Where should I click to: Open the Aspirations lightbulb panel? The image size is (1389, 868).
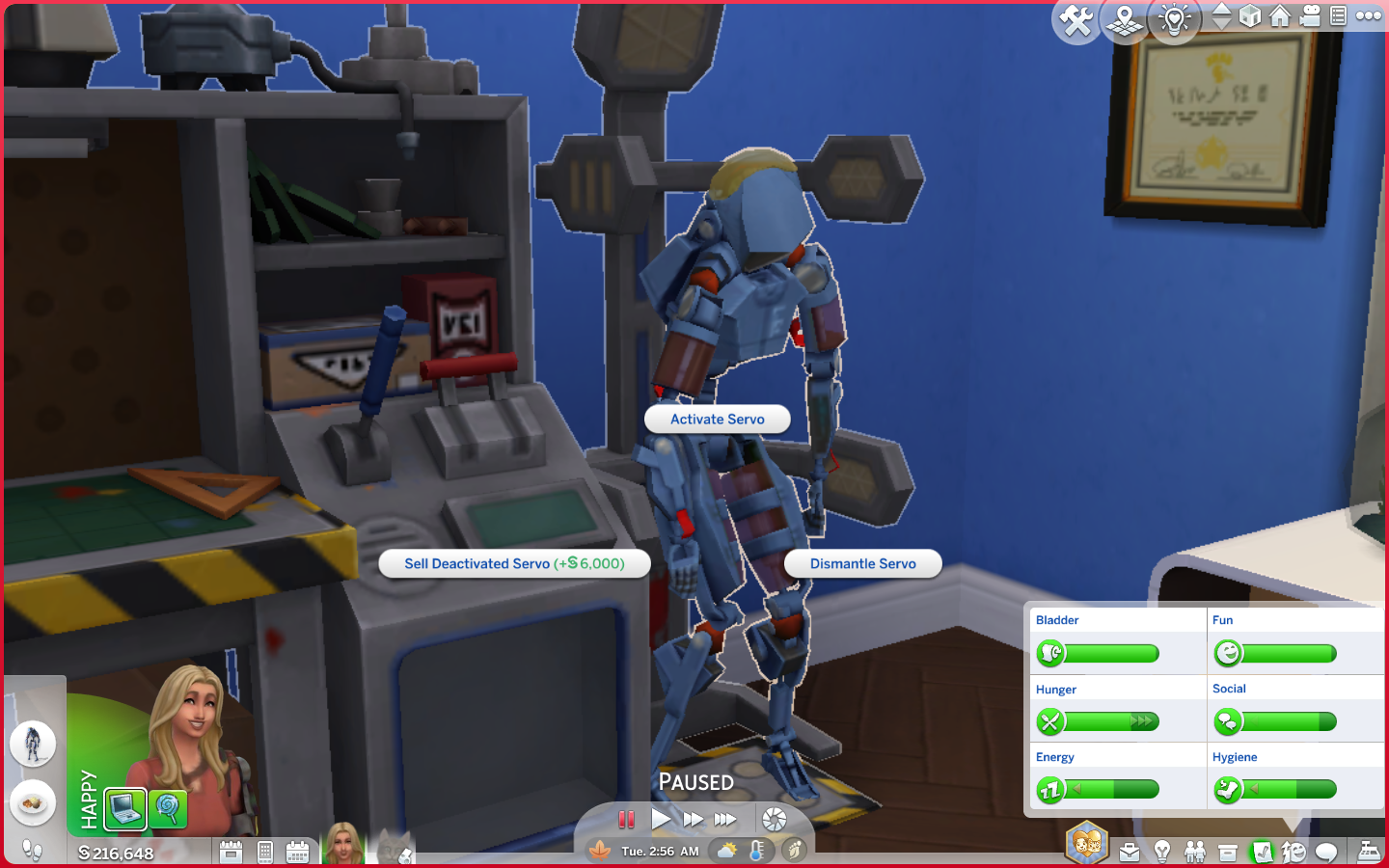pyautogui.click(x=1162, y=853)
